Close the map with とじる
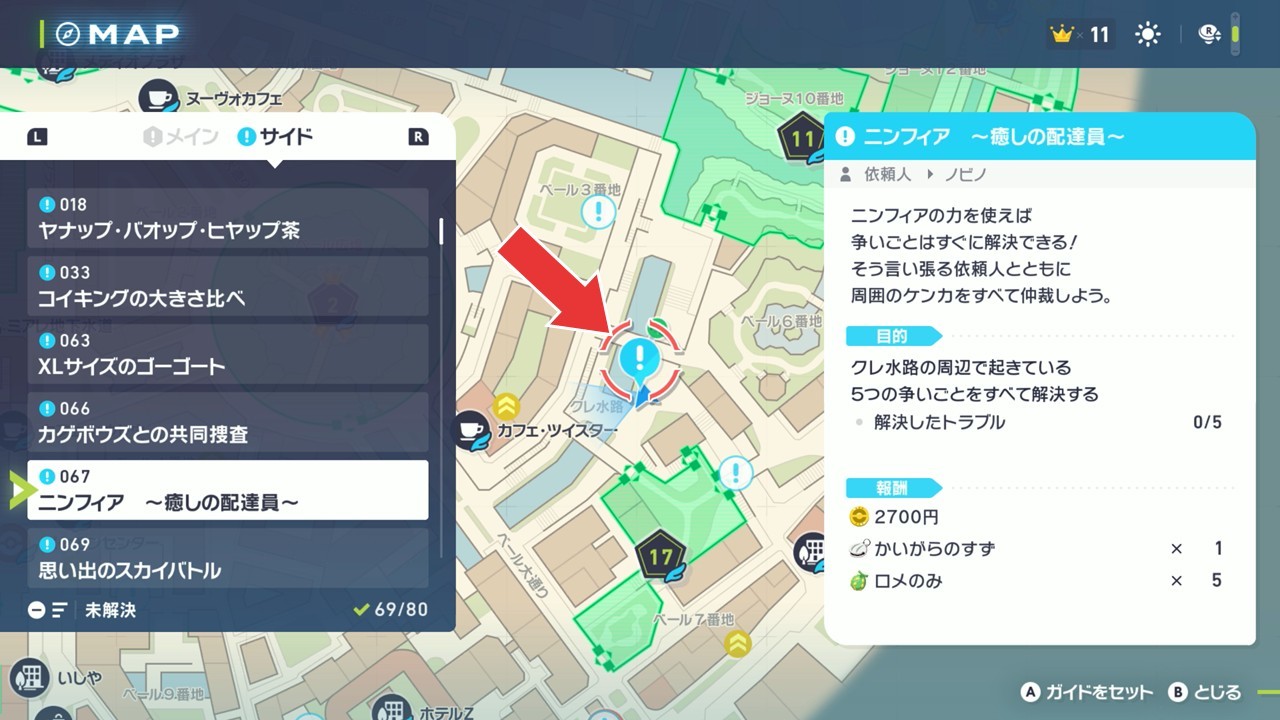Viewport: 1280px width, 720px height. pyautogui.click(x=1205, y=692)
